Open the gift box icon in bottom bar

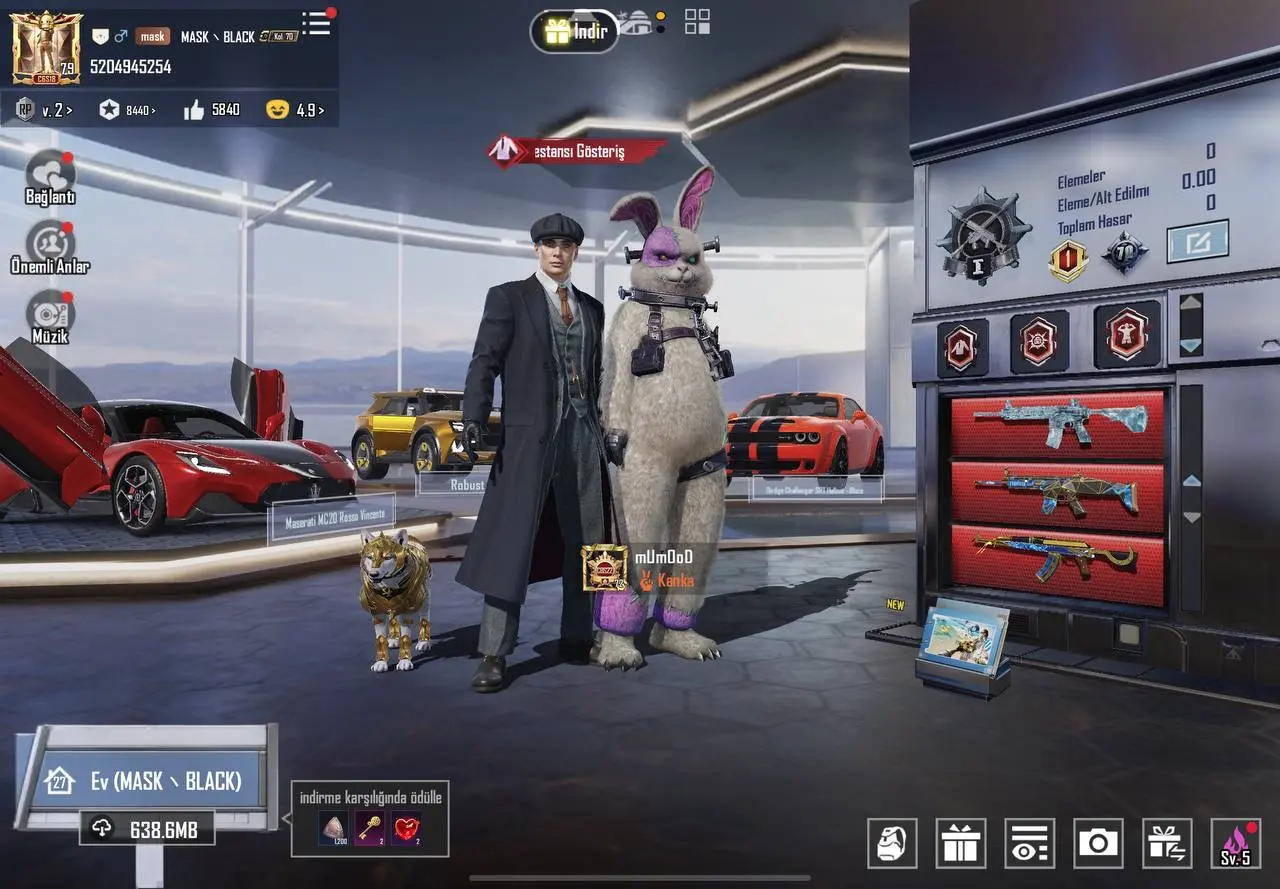click(x=961, y=843)
